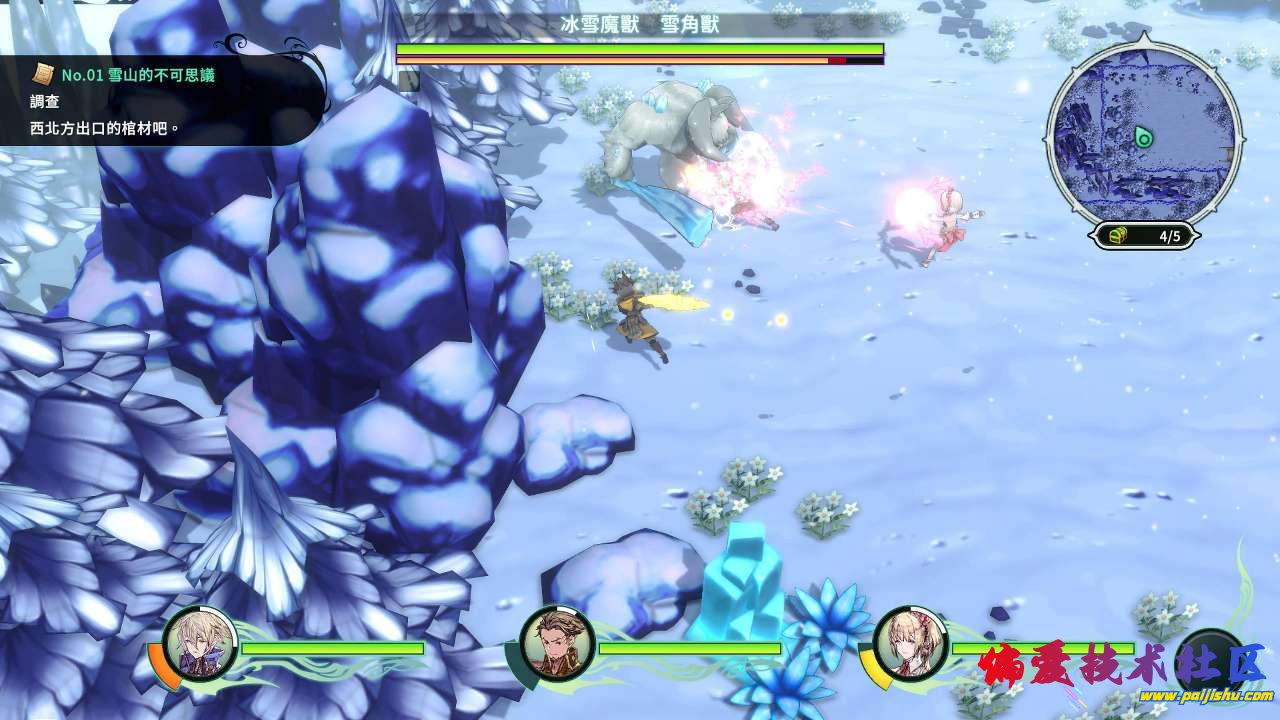The image size is (1280, 720).
Task: Choose the blonde girl with red ribbon portrait
Action: (910, 643)
